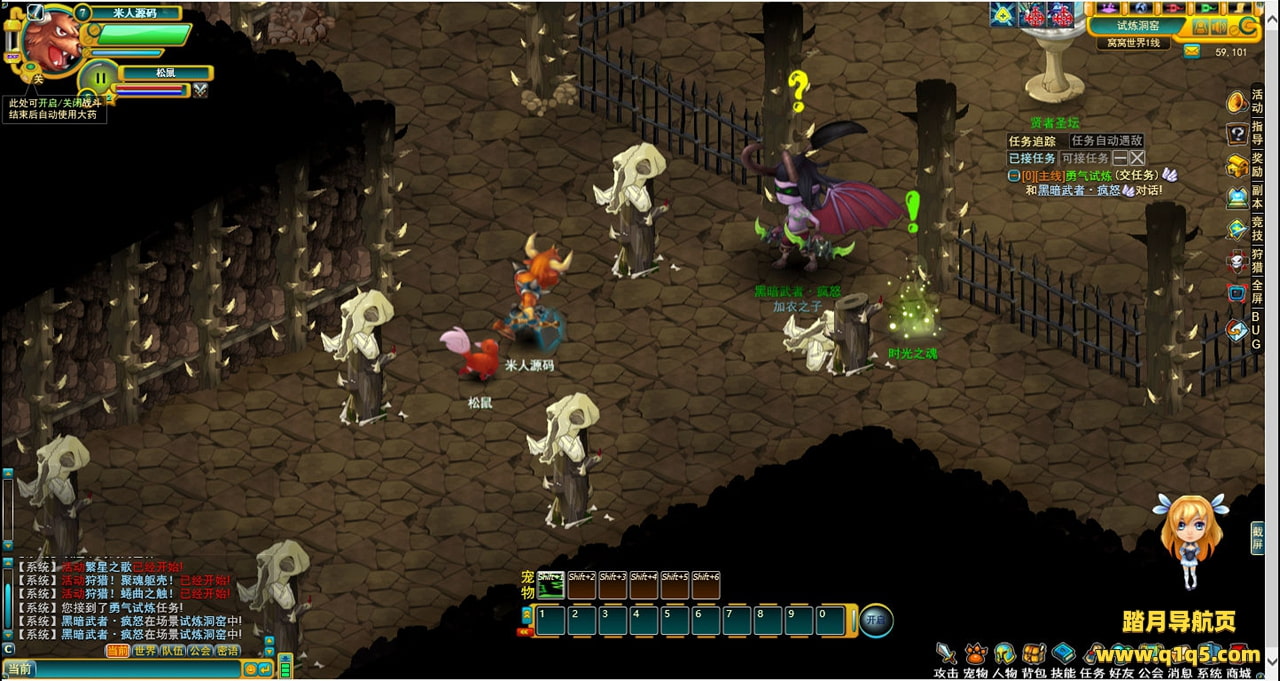The image size is (1280, 681).
Task: Switch chat to the 密语 tab
Action: (228, 651)
